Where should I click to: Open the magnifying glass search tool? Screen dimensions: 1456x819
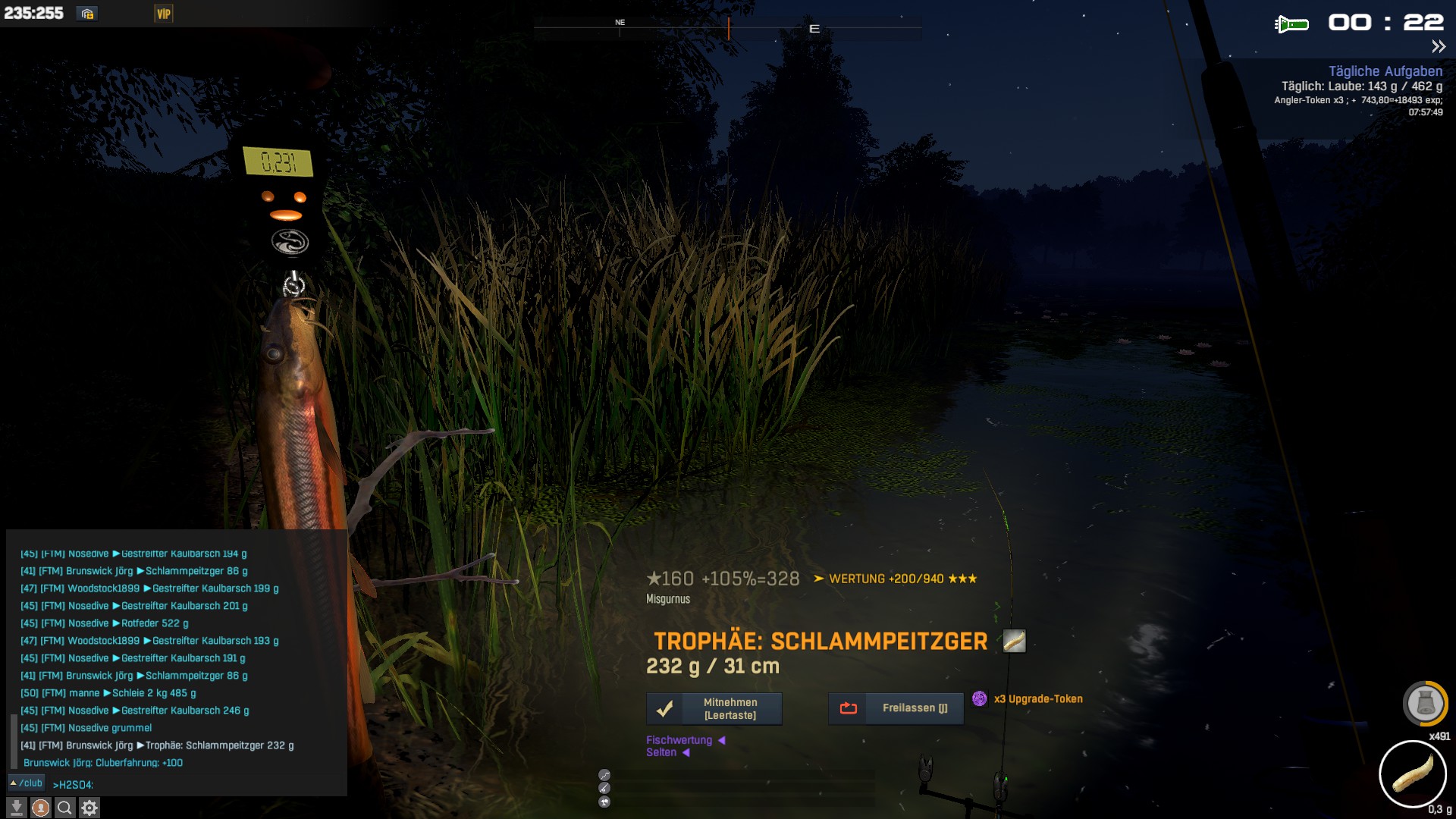point(65,808)
